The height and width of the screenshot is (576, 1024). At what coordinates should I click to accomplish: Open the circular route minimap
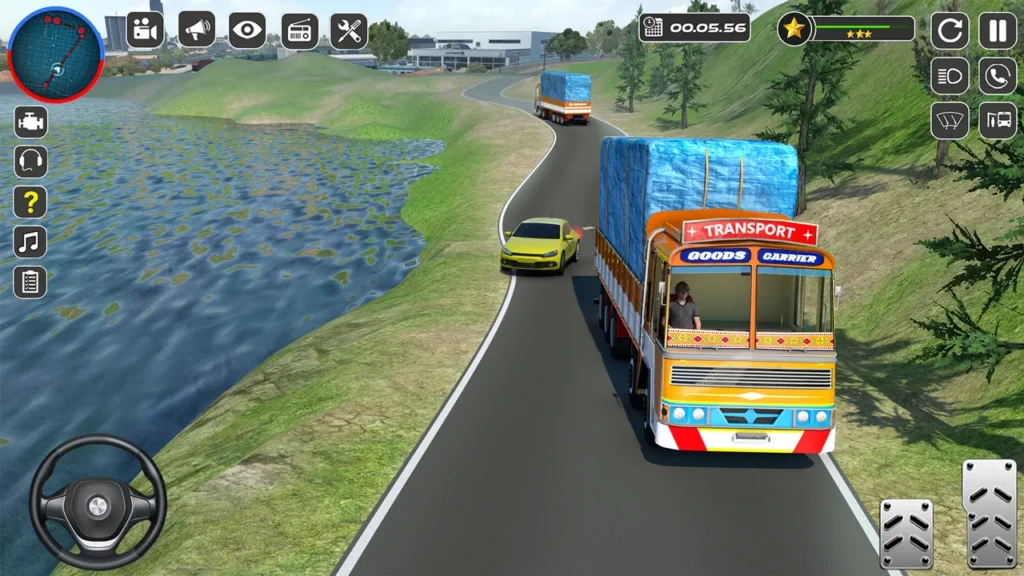coord(55,55)
